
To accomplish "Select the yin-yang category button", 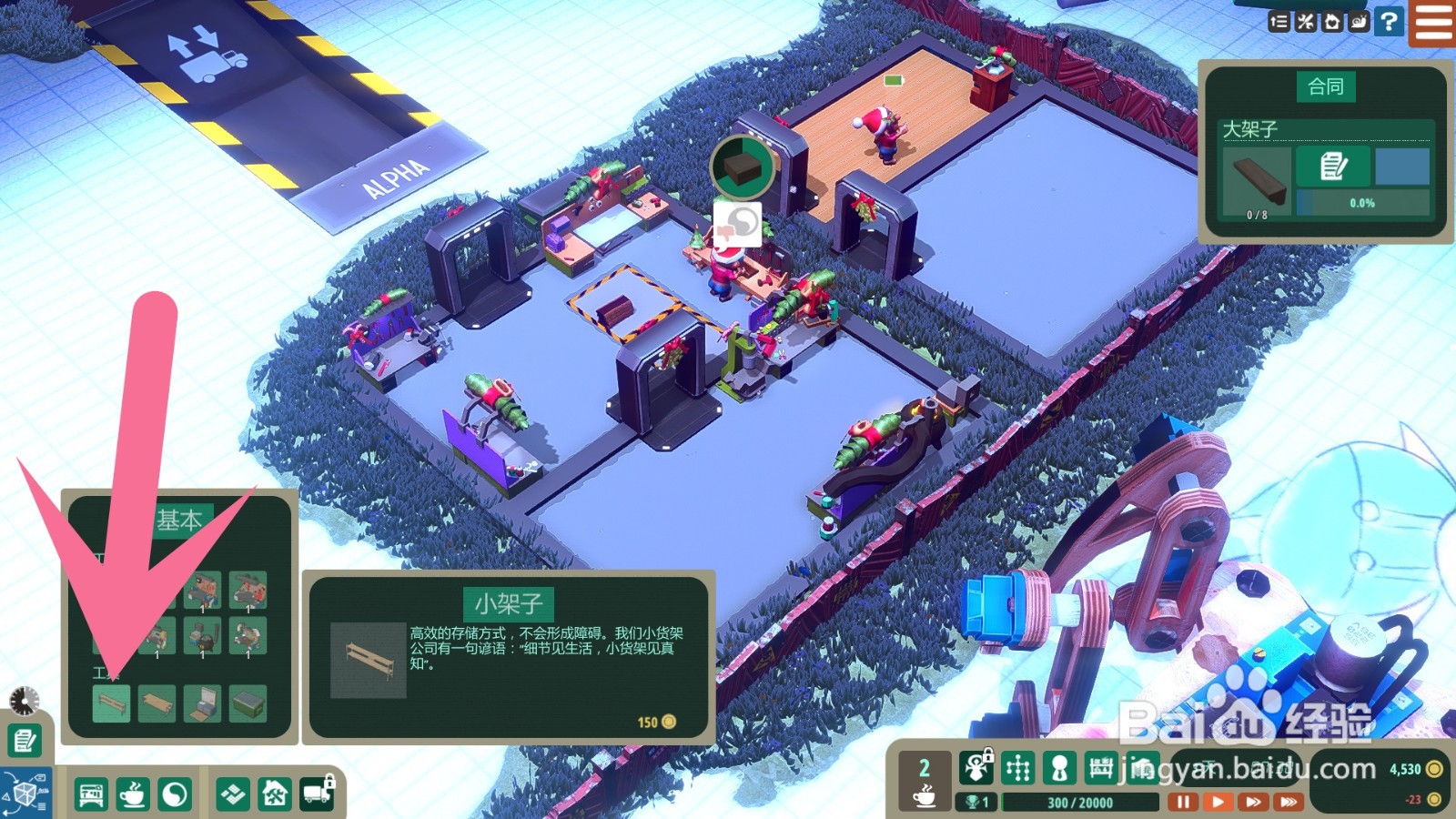I will (x=175, y=794).
